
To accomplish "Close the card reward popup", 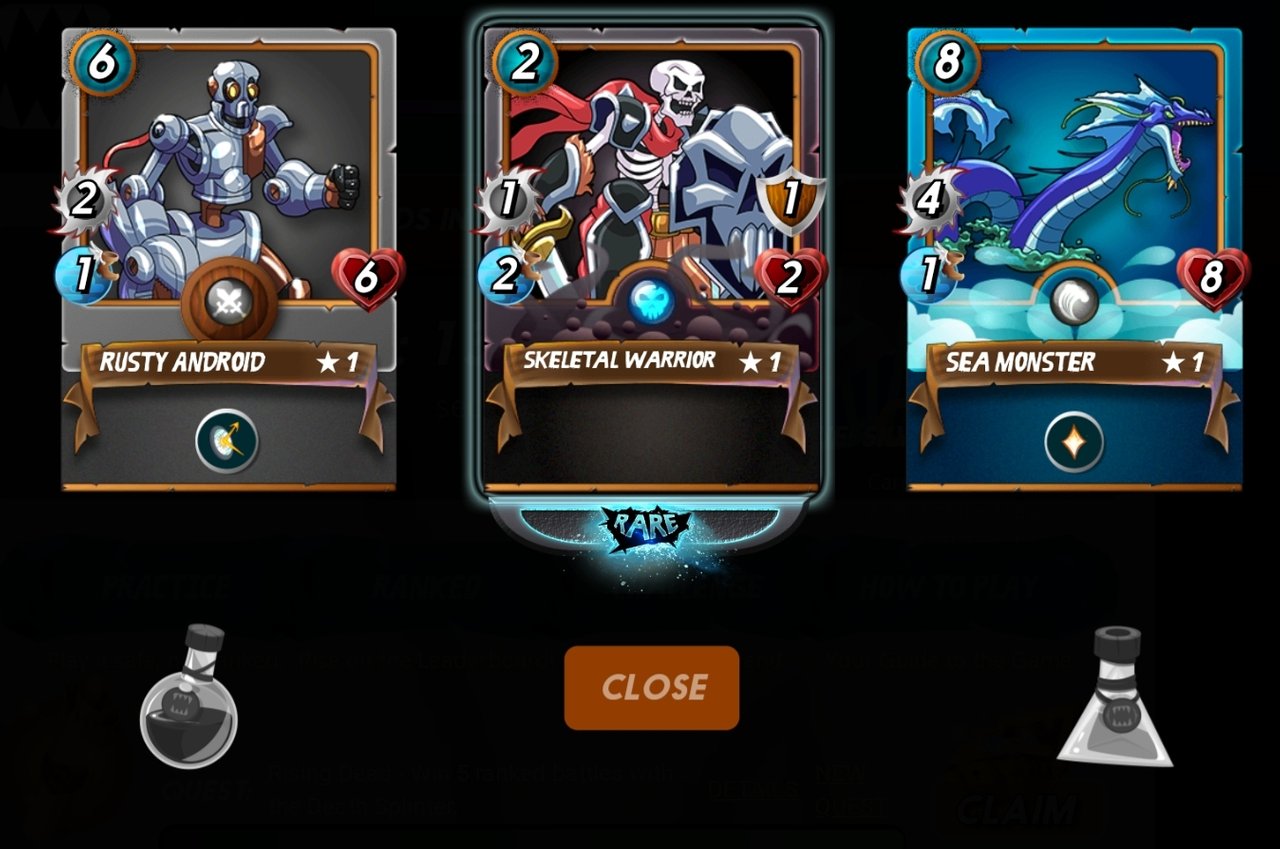I will tap(651, 687).
